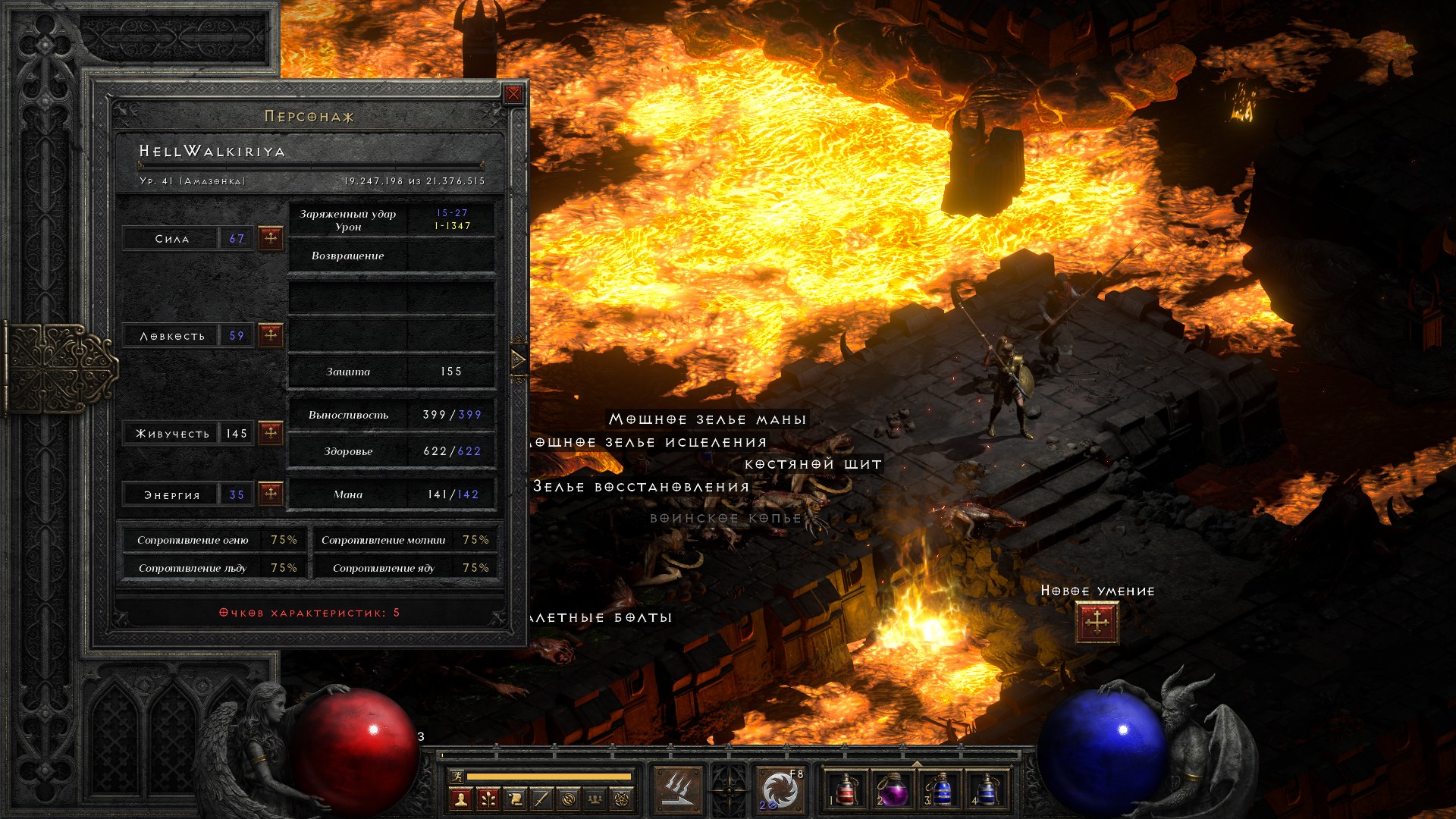Open the inventory sword icon
Screen dimensions: 1456x819
[x=541, y=799]
